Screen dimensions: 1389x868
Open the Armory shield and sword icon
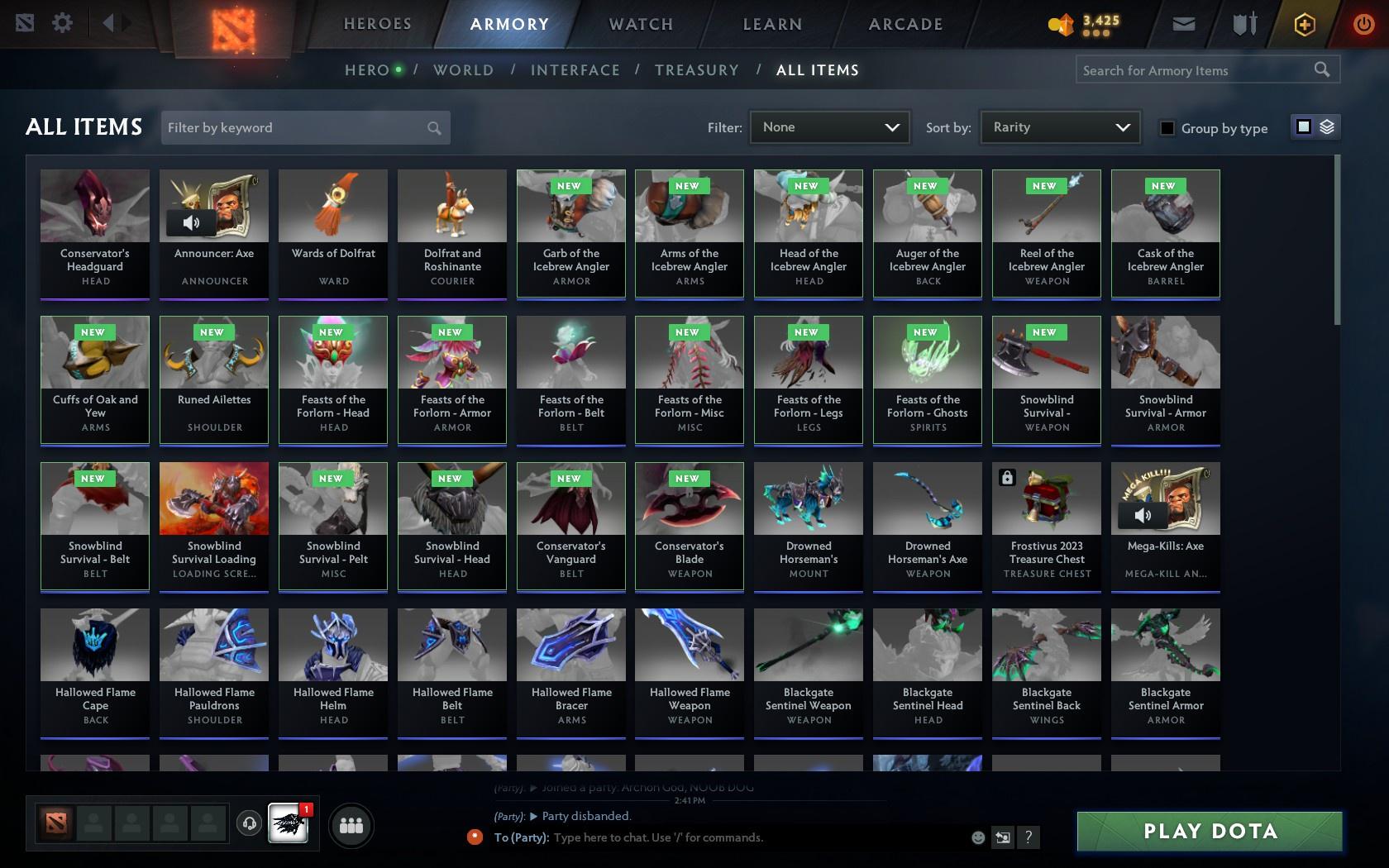(x=1243, y=24)
